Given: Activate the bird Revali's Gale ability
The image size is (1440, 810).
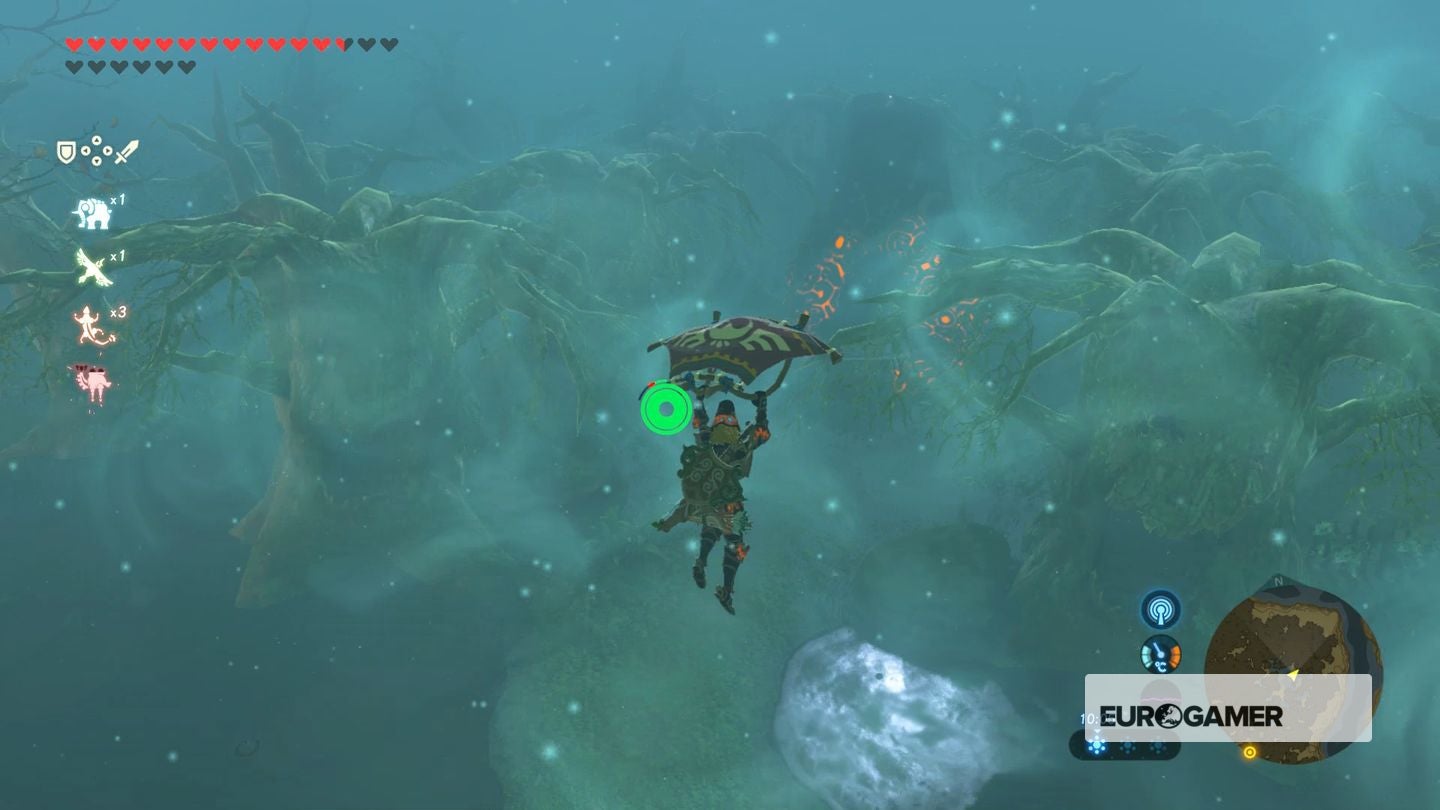Looking at the screenshot, I should 92,268.
